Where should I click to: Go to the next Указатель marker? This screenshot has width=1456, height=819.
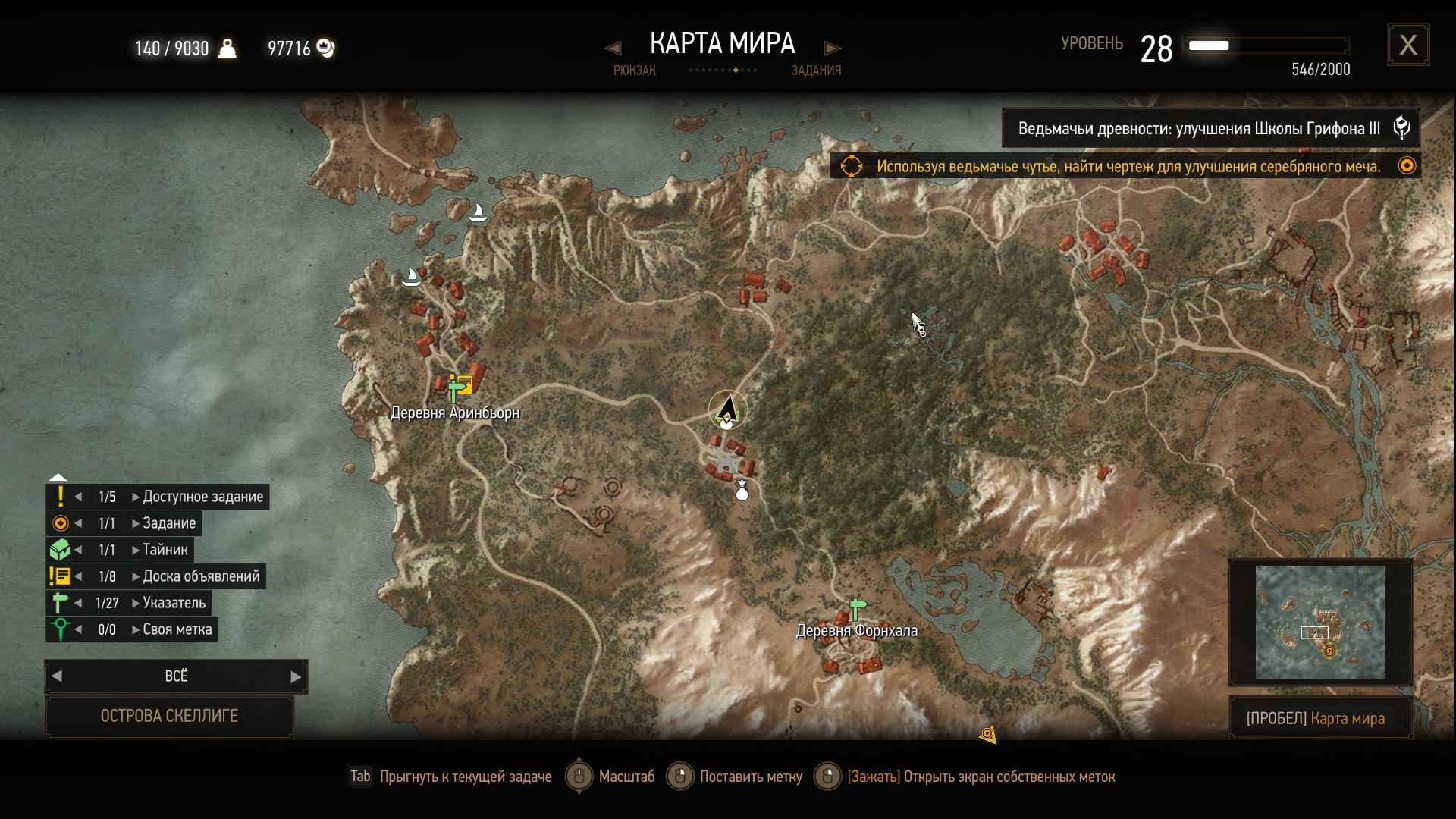[136, 603]
